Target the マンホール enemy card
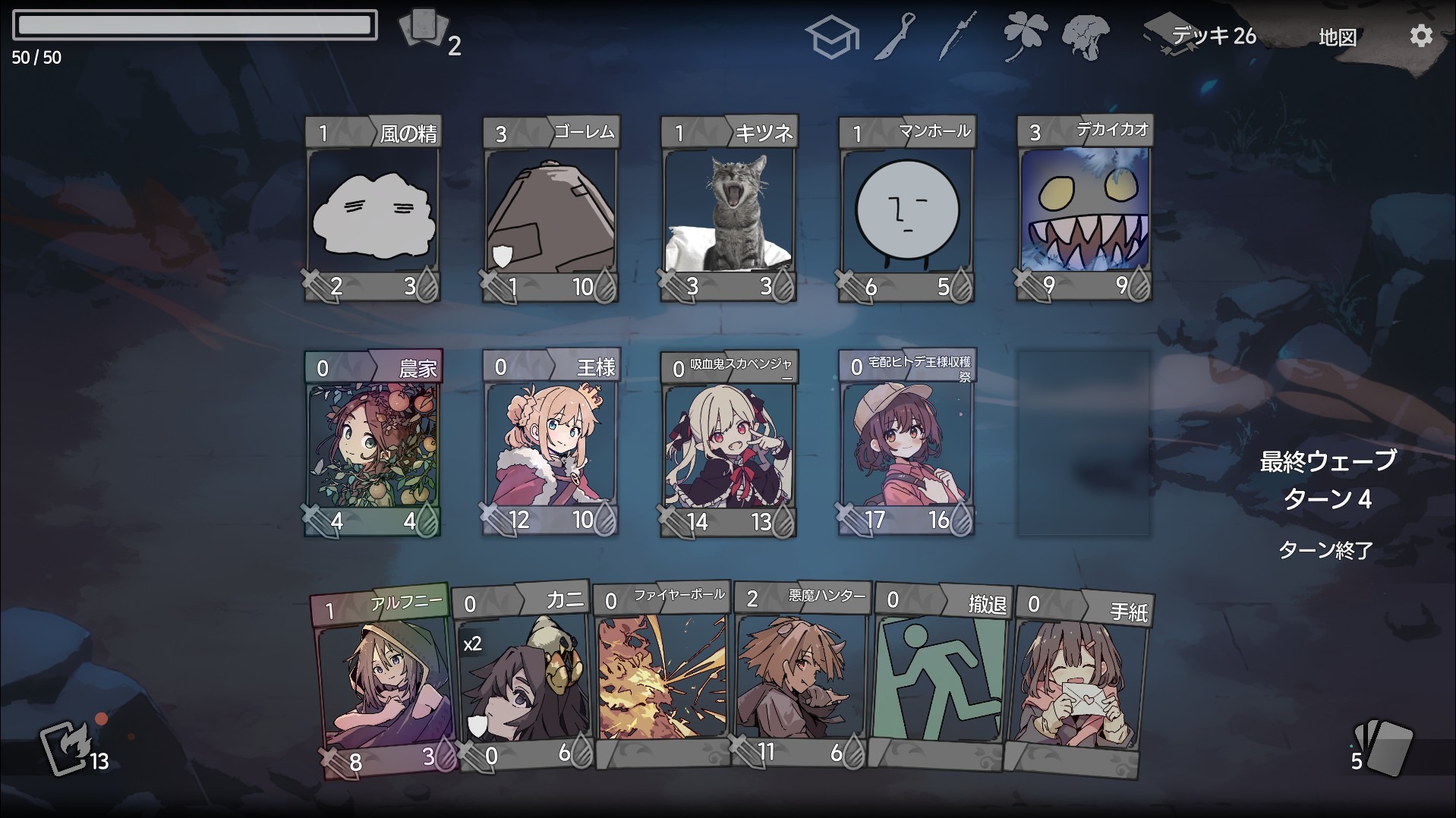Image resolution: width=1456 pixels, height=818 pixels. click(x=906, y=209)
